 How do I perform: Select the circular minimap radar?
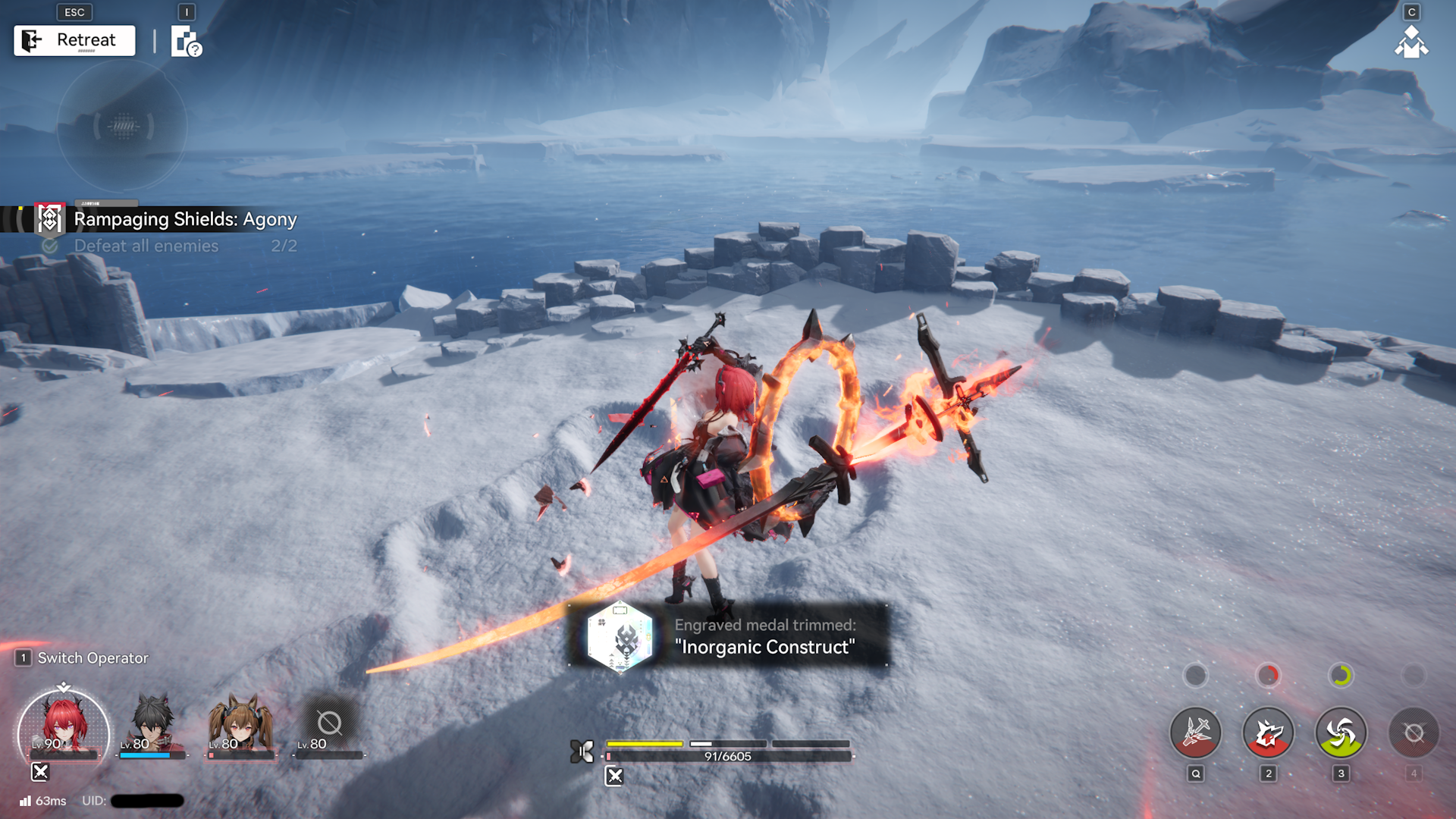coord(122,127)
